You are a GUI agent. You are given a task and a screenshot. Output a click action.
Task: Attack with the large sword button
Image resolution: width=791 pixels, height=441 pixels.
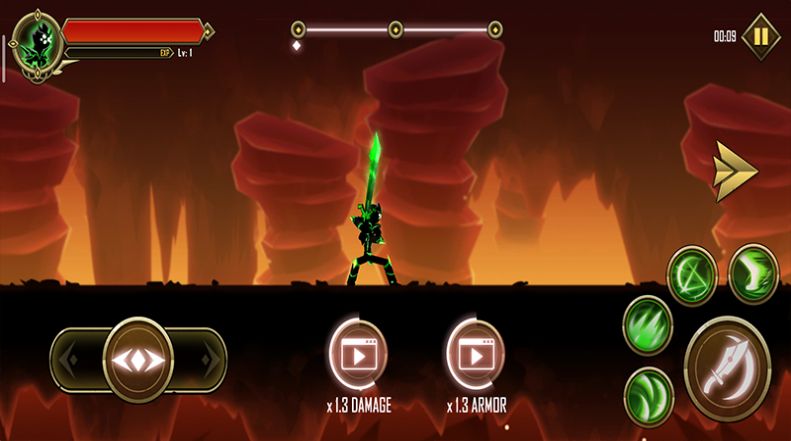pyautogui.click(x=727, y=366)
